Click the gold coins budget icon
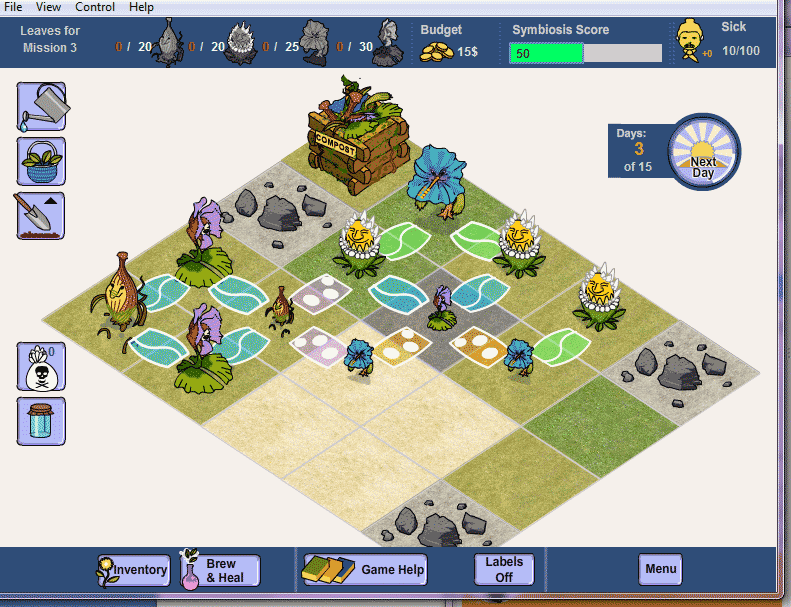 pyautogui.click(x=437, y=51)
